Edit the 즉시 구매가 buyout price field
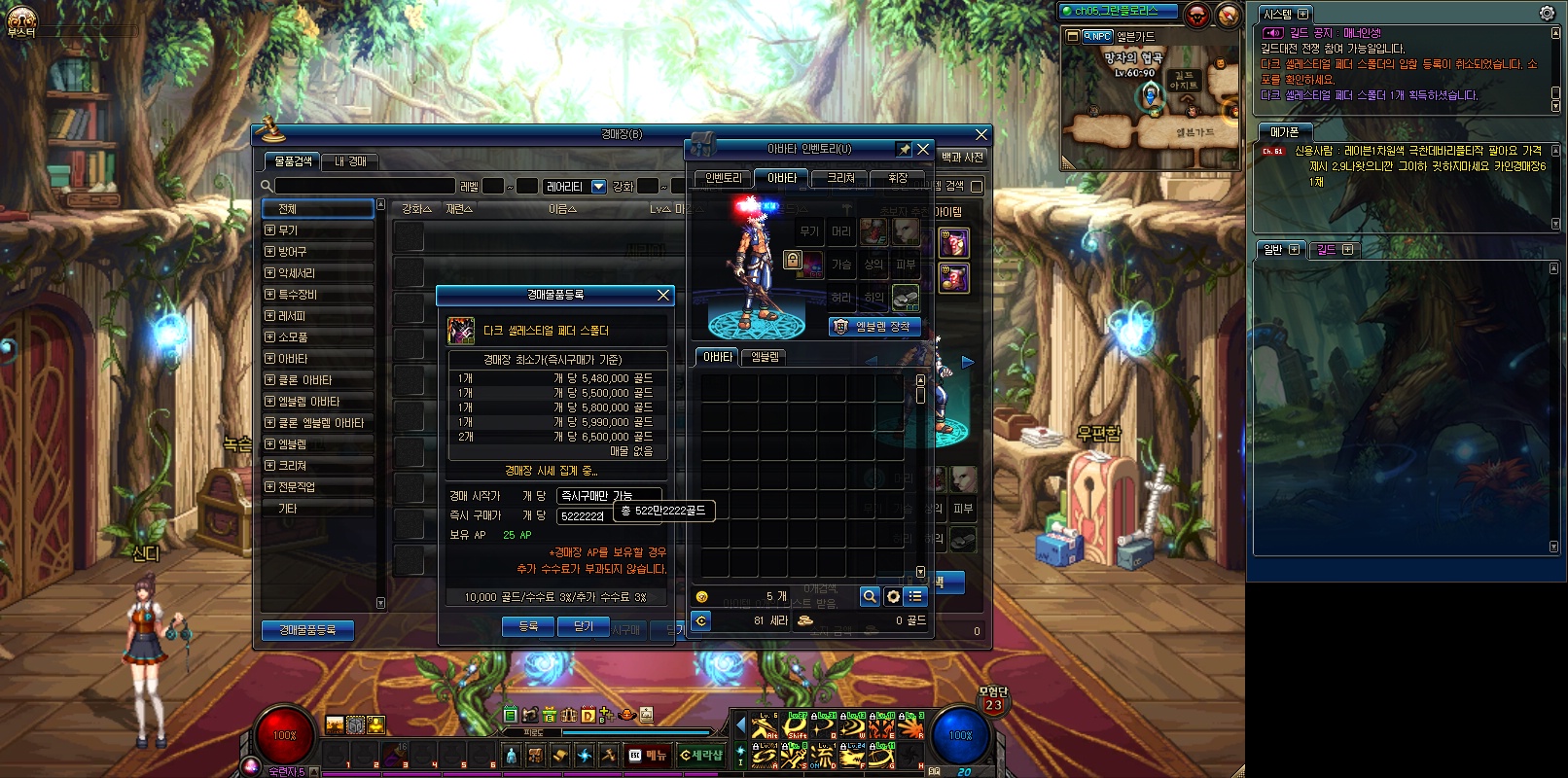The width and height of the screenshot is (1568, 778). (x=584, y=516)
